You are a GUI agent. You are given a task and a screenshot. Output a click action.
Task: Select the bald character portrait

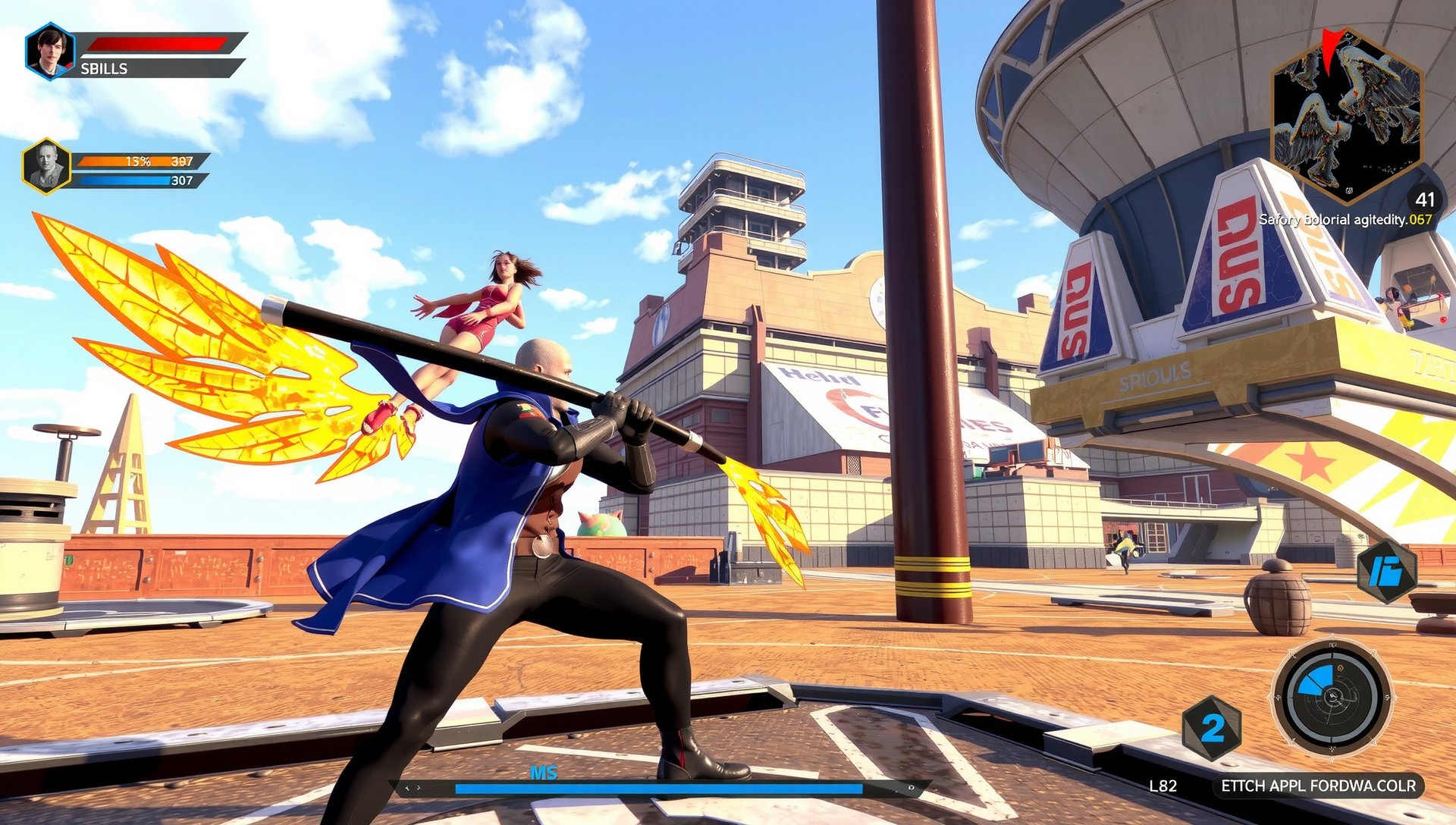point(46,166)
